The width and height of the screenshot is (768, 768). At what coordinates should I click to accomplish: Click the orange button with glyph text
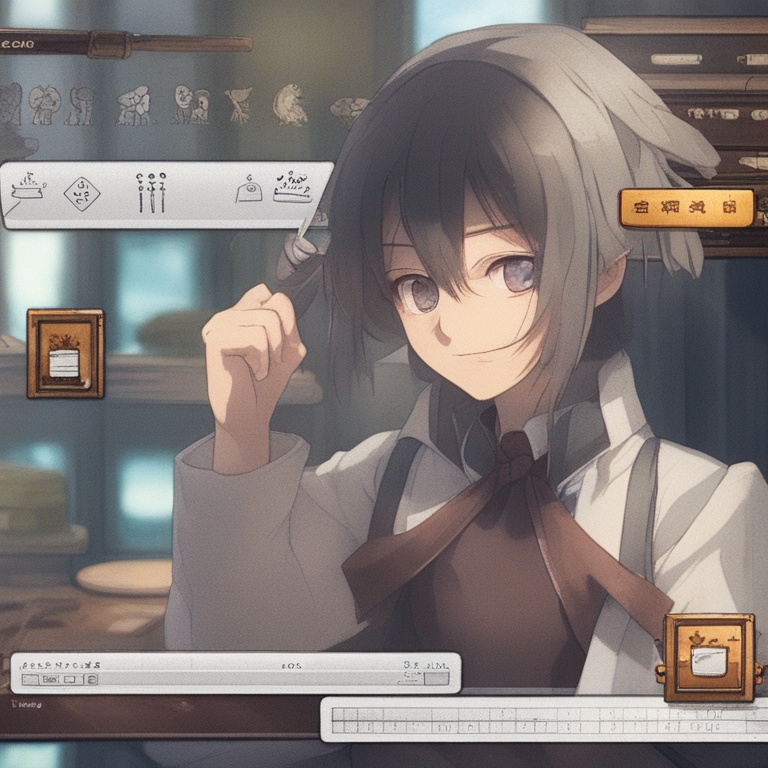(686, 208)
